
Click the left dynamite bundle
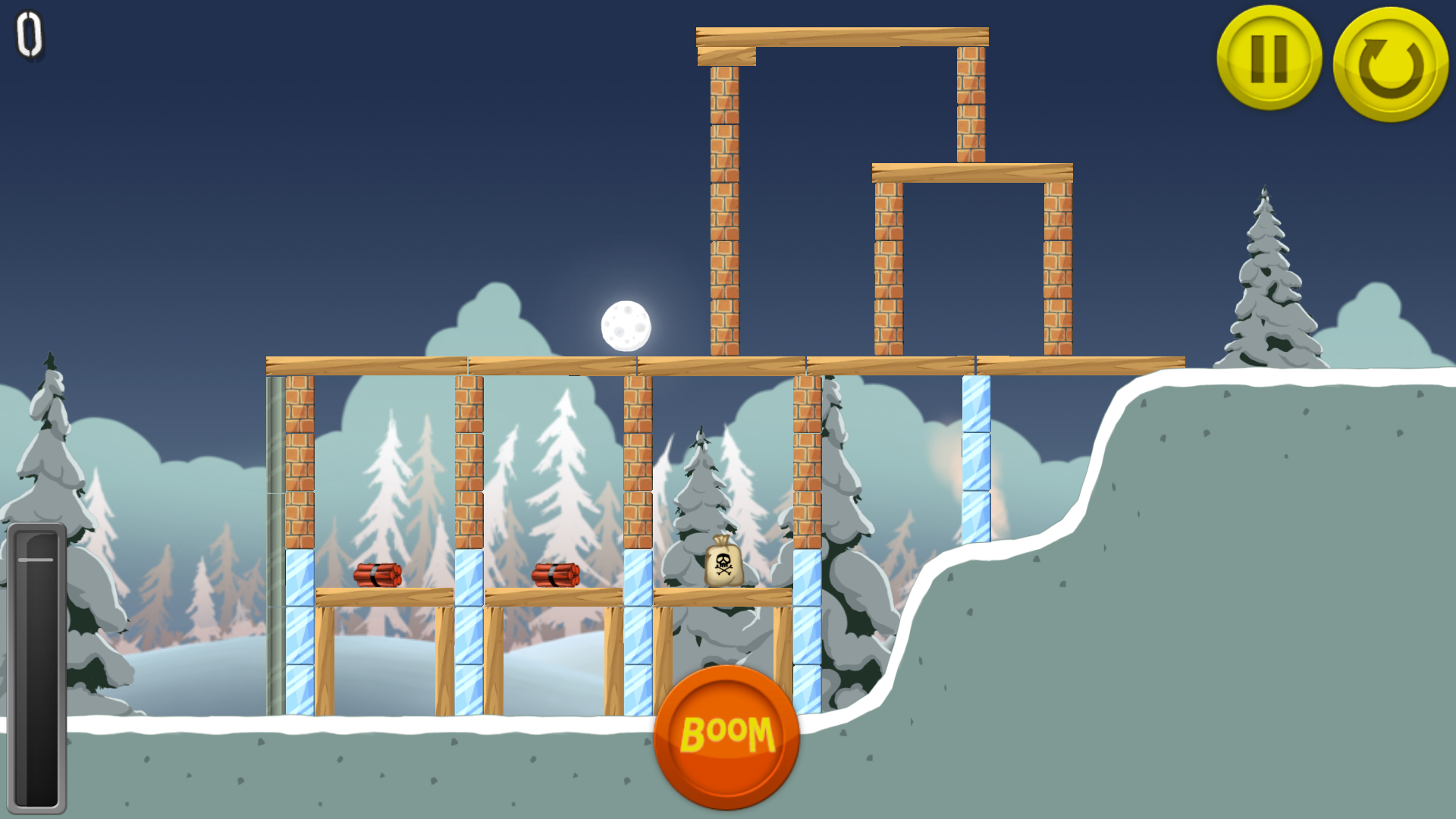(x=377, y=574)
